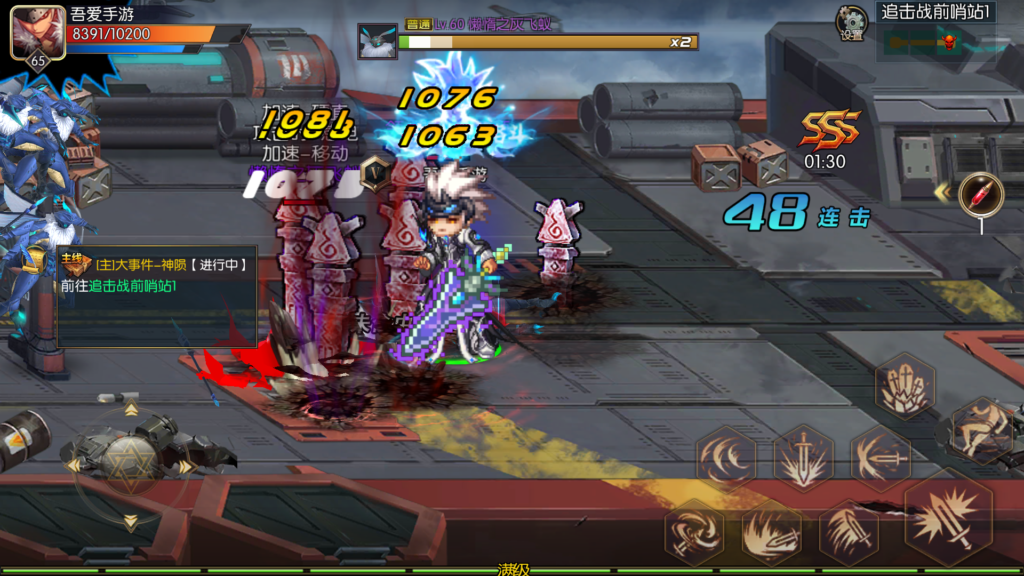Activate the three-sword ground eruption skill
The width and height of the screenshot is (1024, 576).
pos(905,385)
